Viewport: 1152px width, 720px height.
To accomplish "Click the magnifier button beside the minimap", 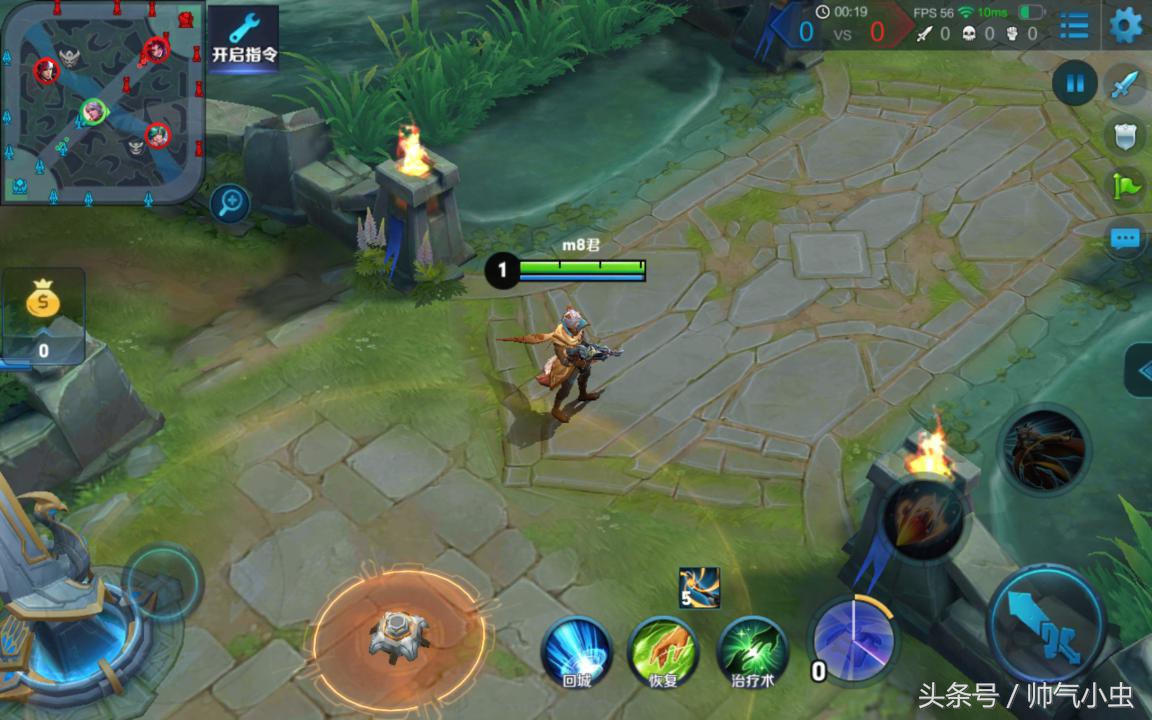I will [x=230, y=204].
